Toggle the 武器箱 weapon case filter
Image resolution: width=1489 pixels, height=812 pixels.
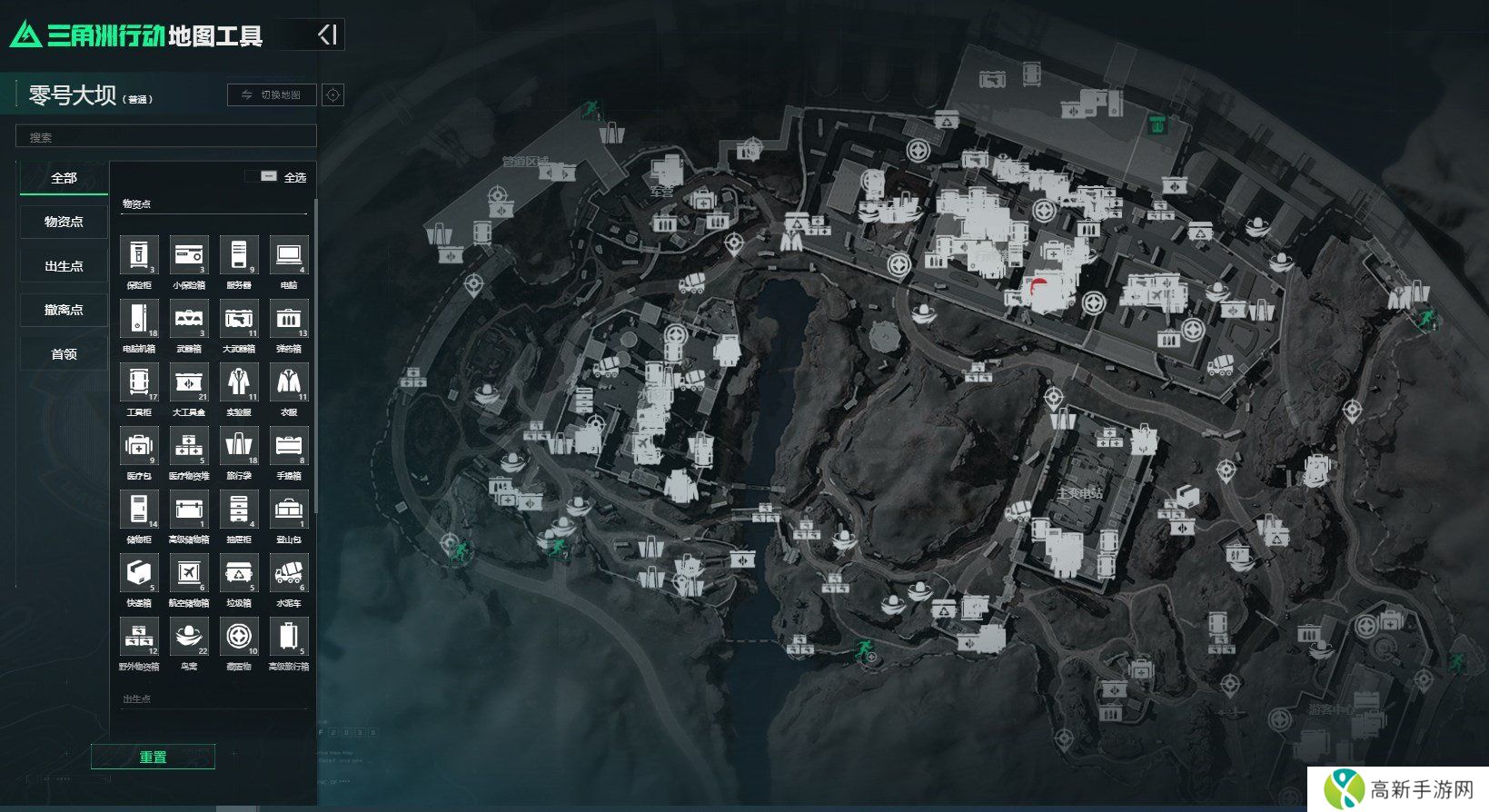click(x=189, y=319)
